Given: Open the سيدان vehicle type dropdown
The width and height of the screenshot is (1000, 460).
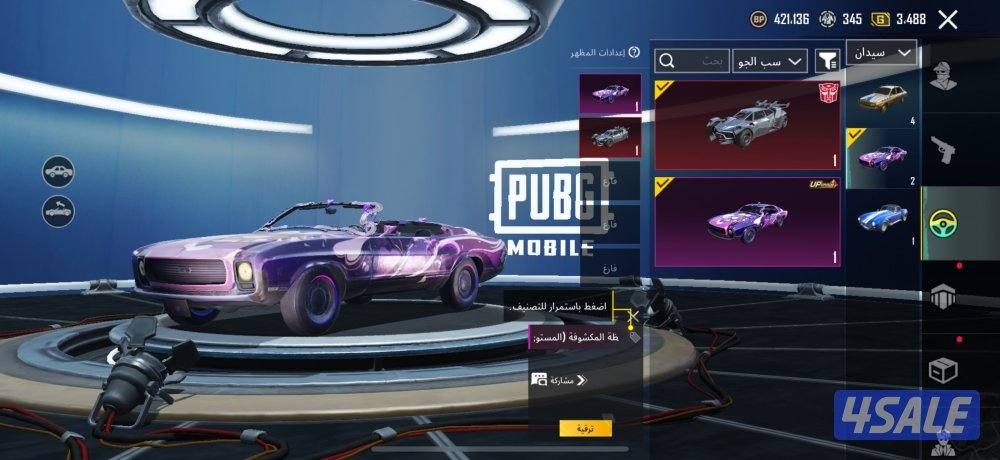Looking at the screenshot, I should (881, 53).
